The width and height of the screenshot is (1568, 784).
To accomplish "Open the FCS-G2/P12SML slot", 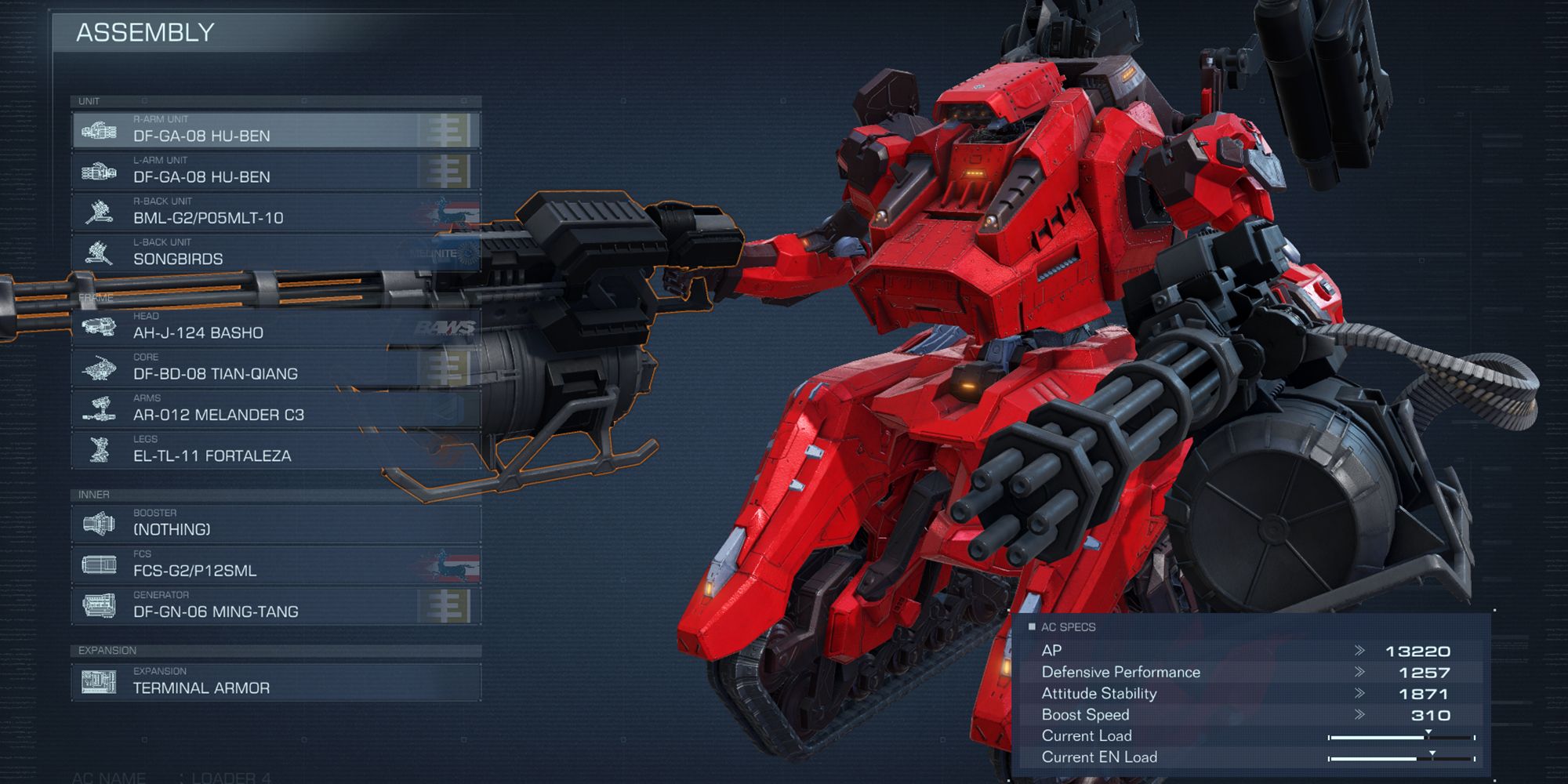I will click(274, 564).
